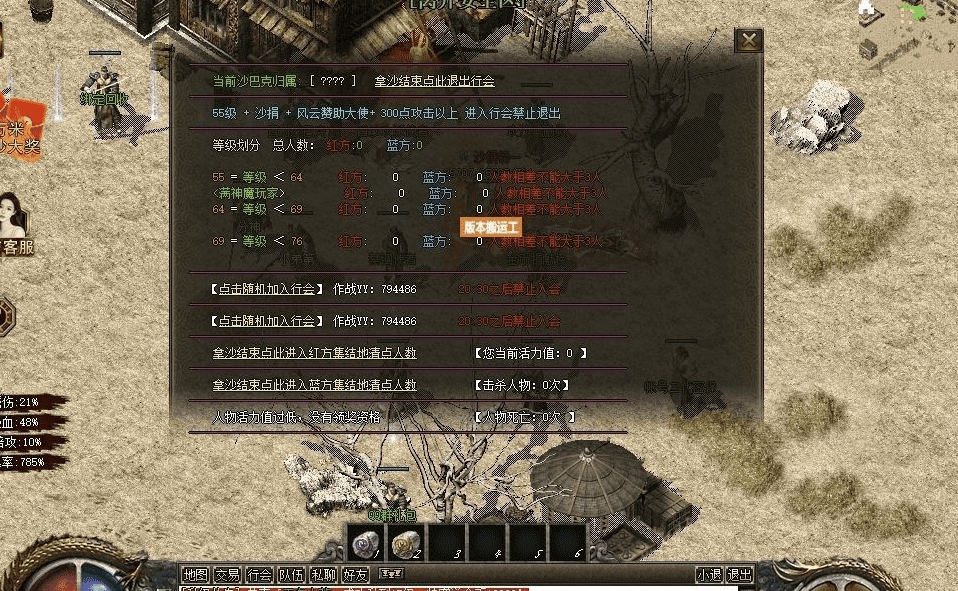Image resolution: width=958 pixels, height=591 pixels.
Task: Go to the red team (红方) assembly point link
Action: [314, 353]
